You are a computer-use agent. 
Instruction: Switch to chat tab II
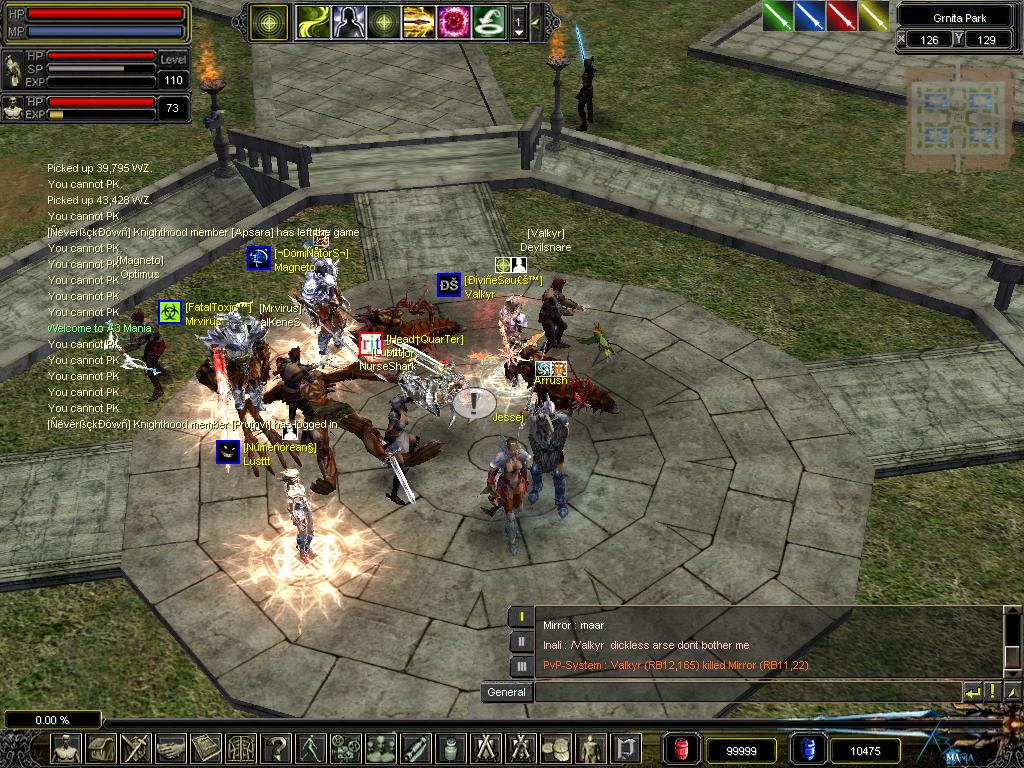point(521,641)
